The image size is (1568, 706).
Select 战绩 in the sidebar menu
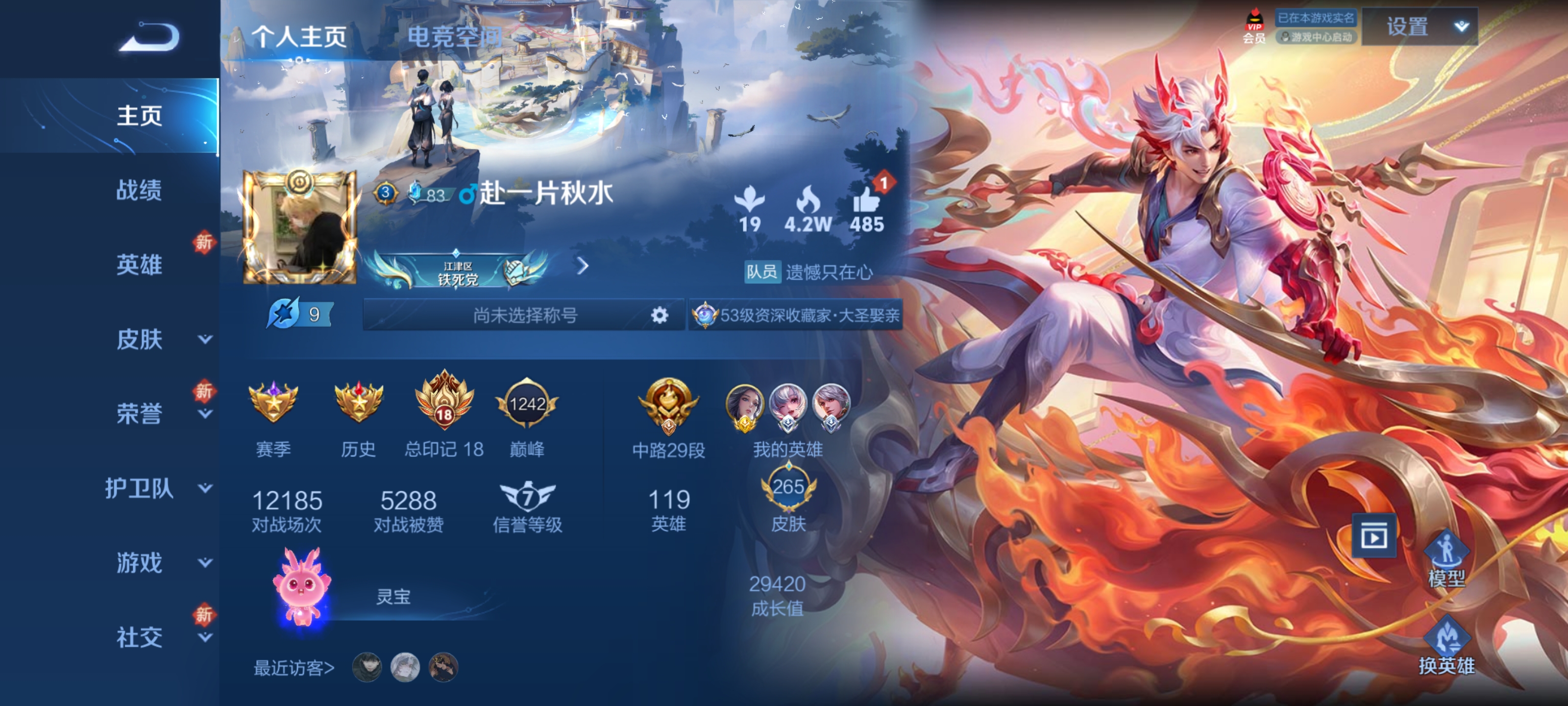(x=139, y=190)
